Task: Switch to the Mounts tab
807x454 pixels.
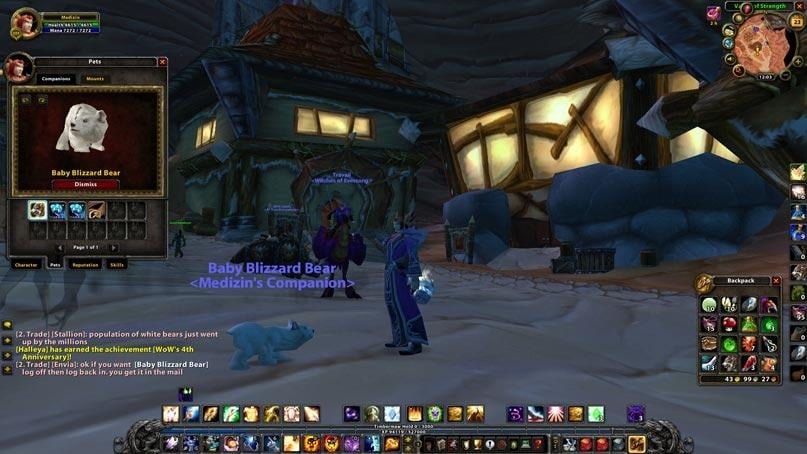Action: click(95, 78)
